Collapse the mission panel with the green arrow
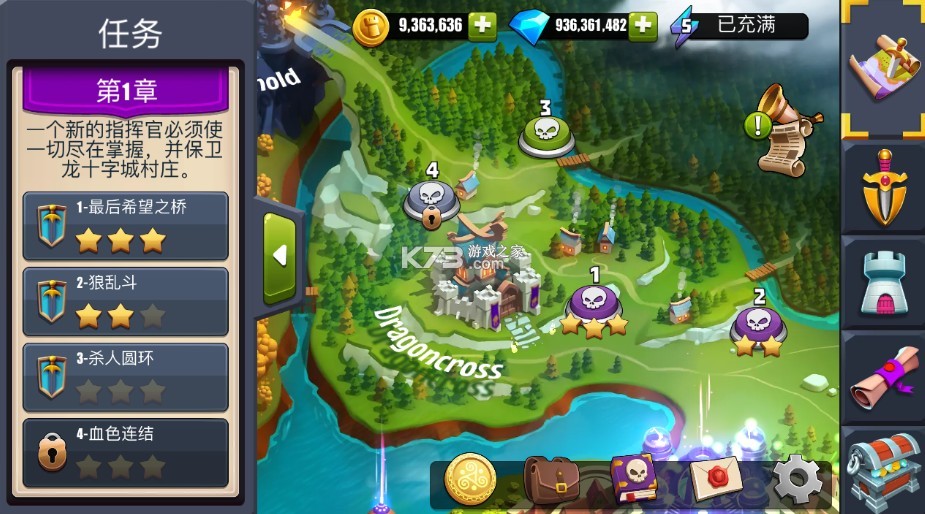Viewport: 925px width, 514px height. coord(279,256)
